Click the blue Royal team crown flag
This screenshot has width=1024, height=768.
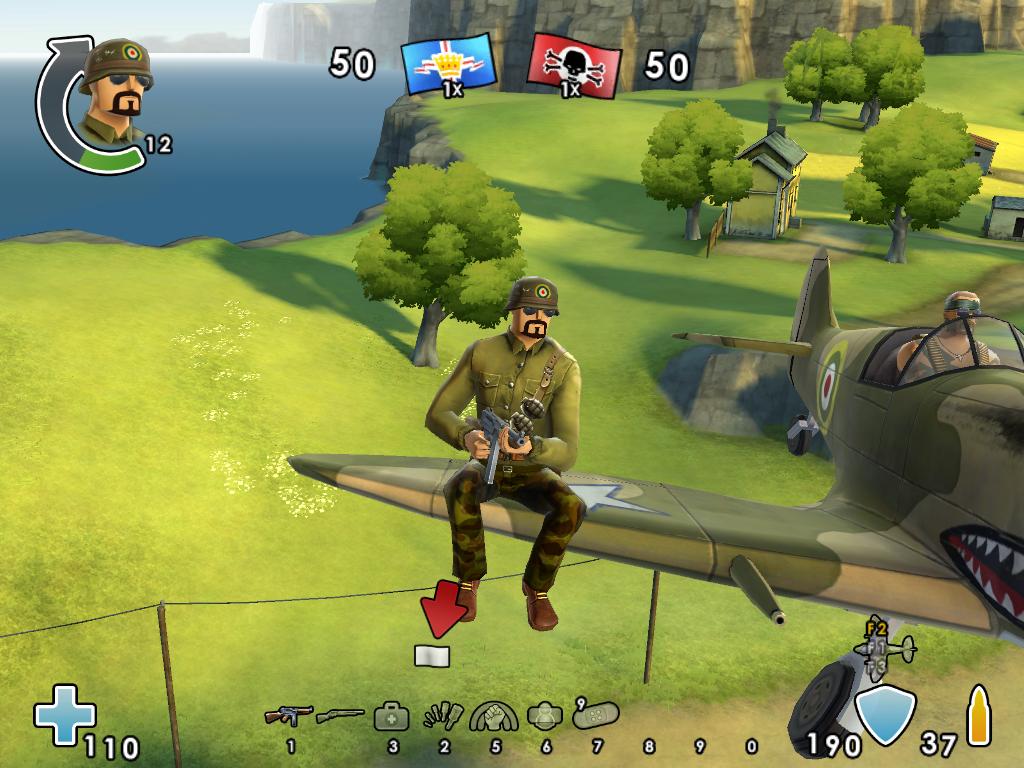(x=449, y=65)
